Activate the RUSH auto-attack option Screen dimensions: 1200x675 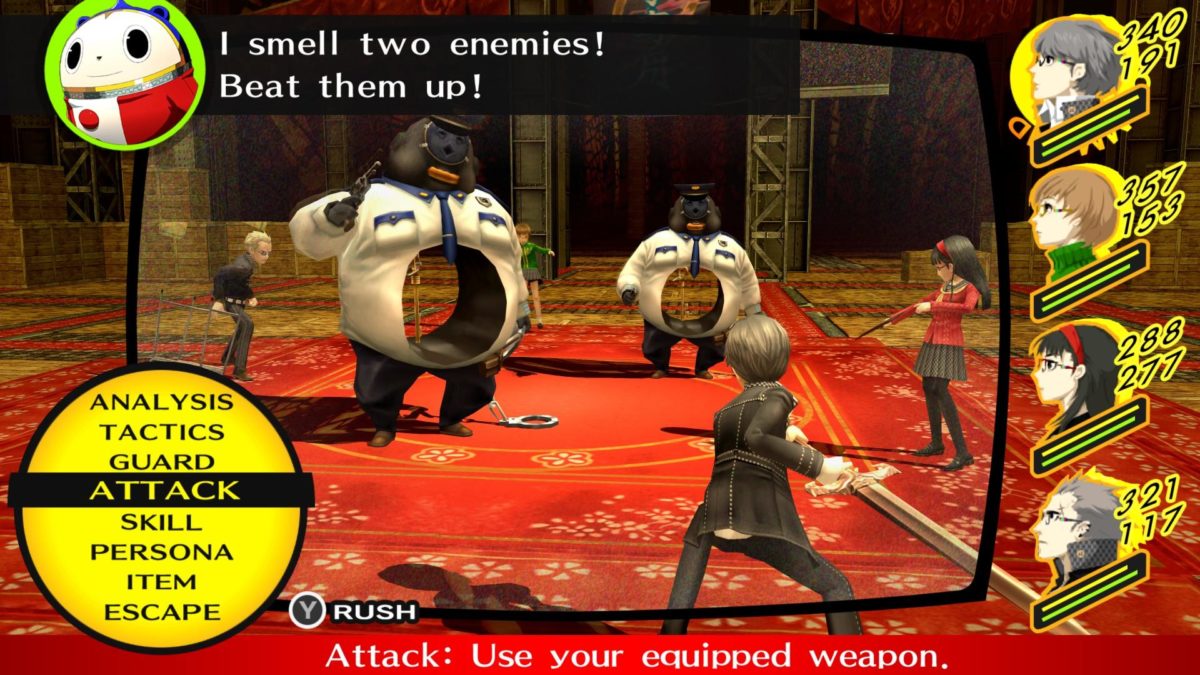click(353, 611)
